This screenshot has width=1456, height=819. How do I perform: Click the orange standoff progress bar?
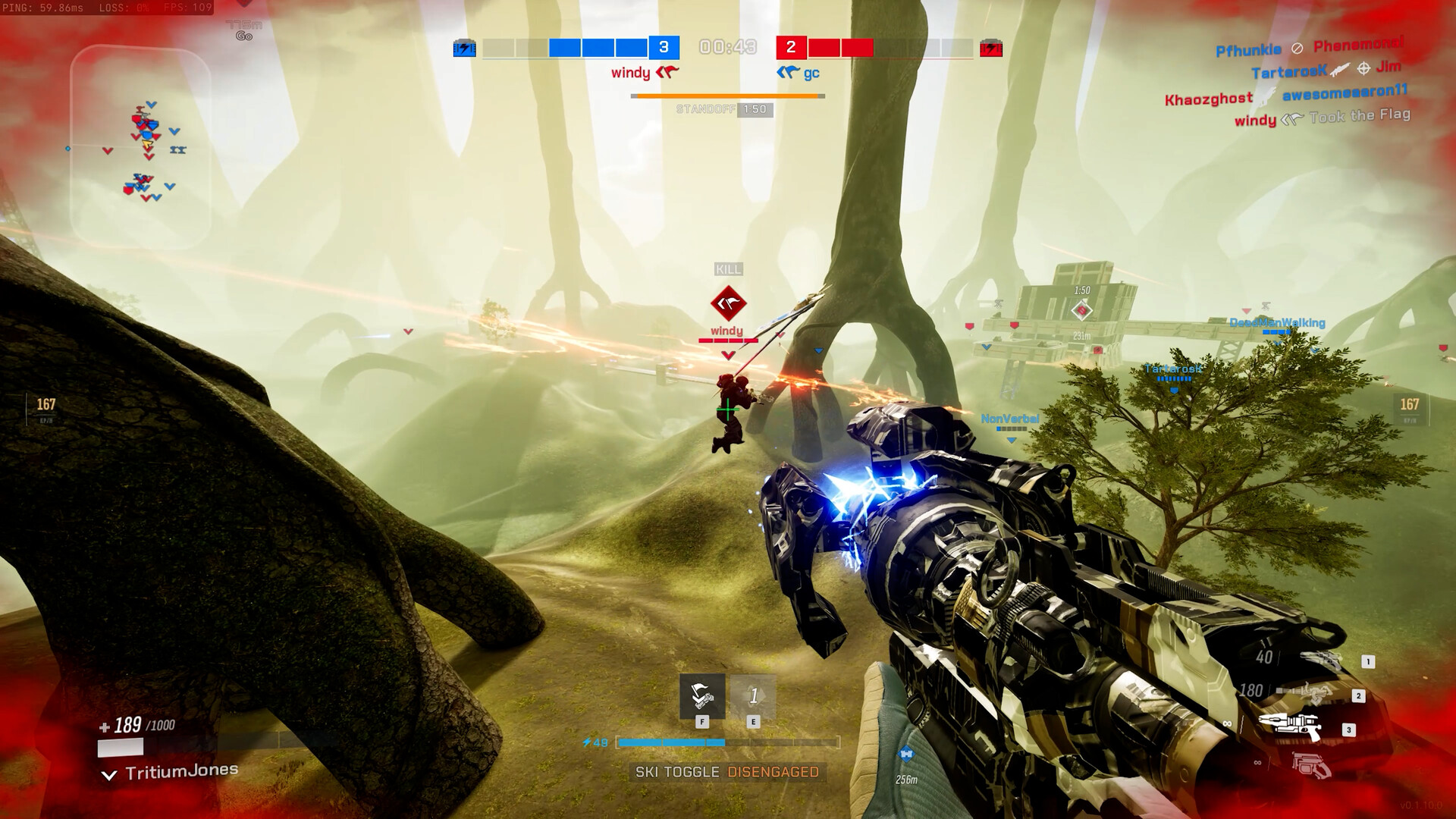(726, 96)
